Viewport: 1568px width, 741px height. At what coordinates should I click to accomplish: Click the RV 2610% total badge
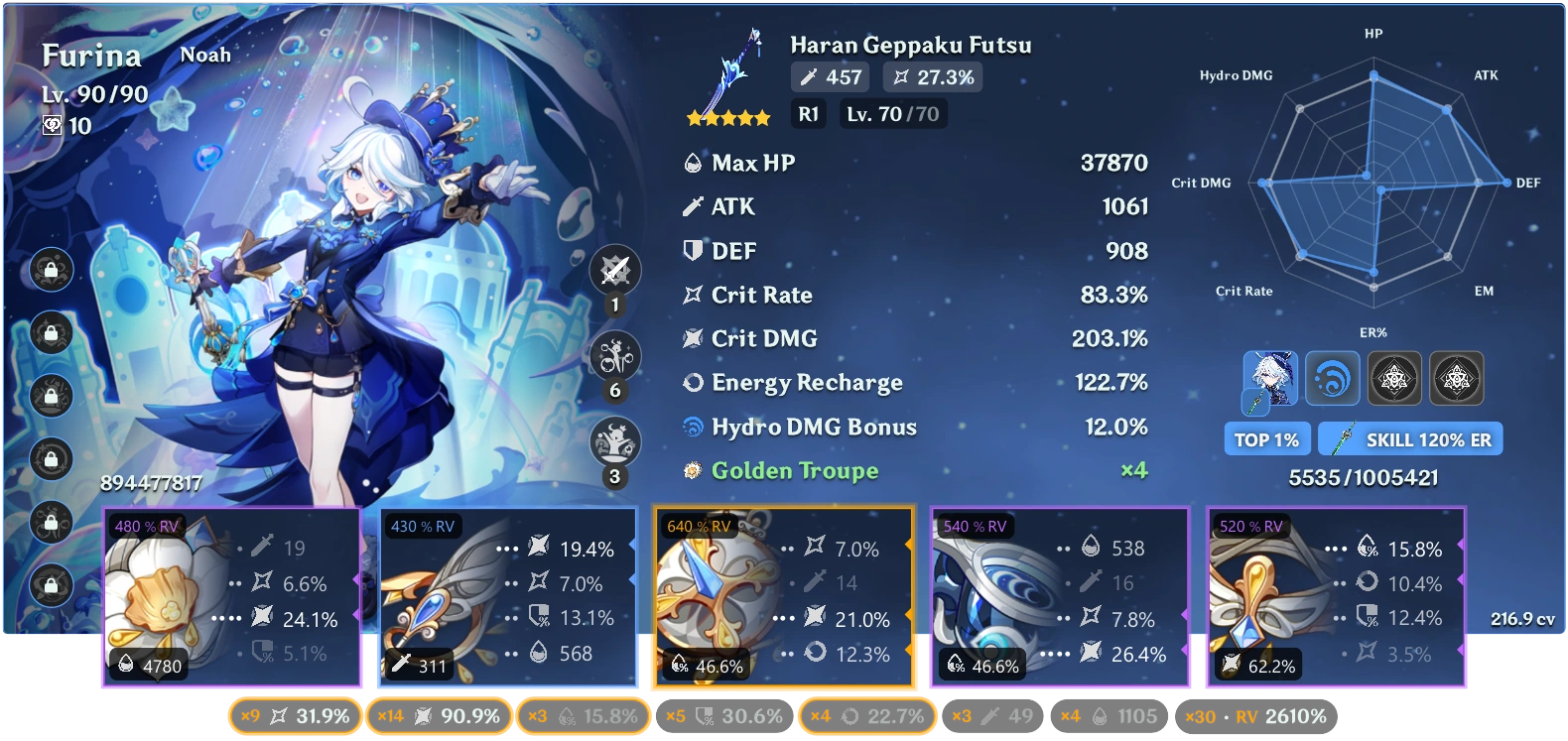pyautogui.click(x=1256, y=714)
